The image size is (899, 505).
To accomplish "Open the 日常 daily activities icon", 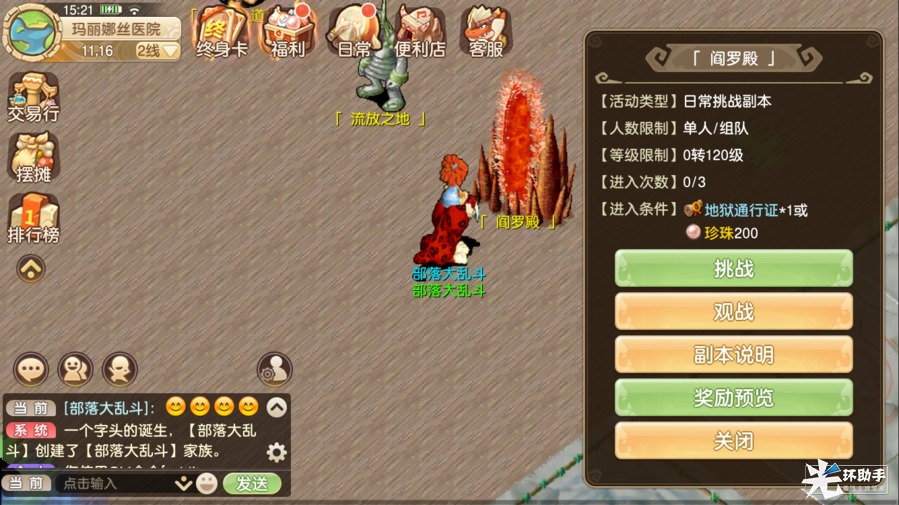I will coord(354,30).
